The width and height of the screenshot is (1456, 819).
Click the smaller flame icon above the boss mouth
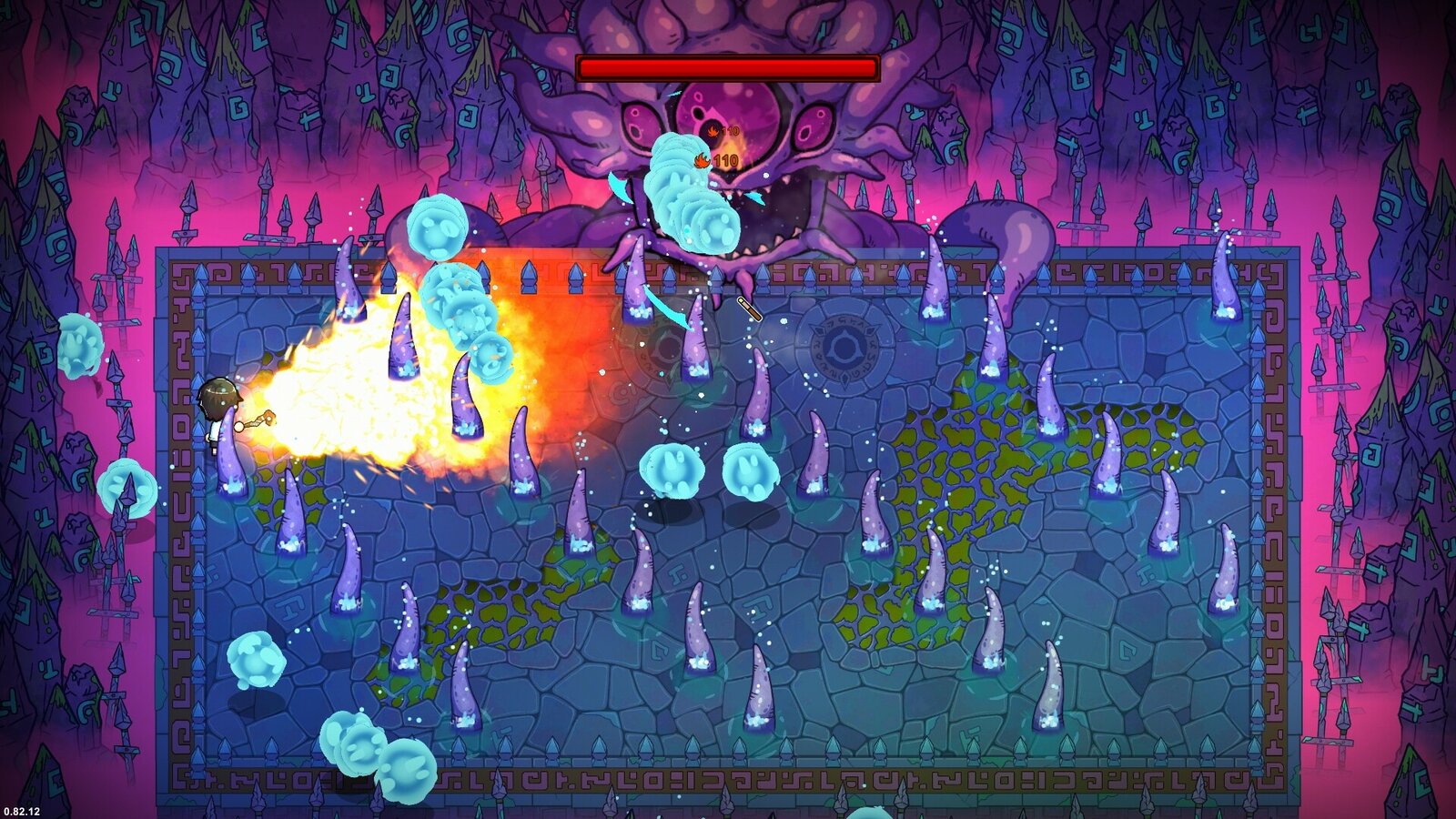point(712,129)
